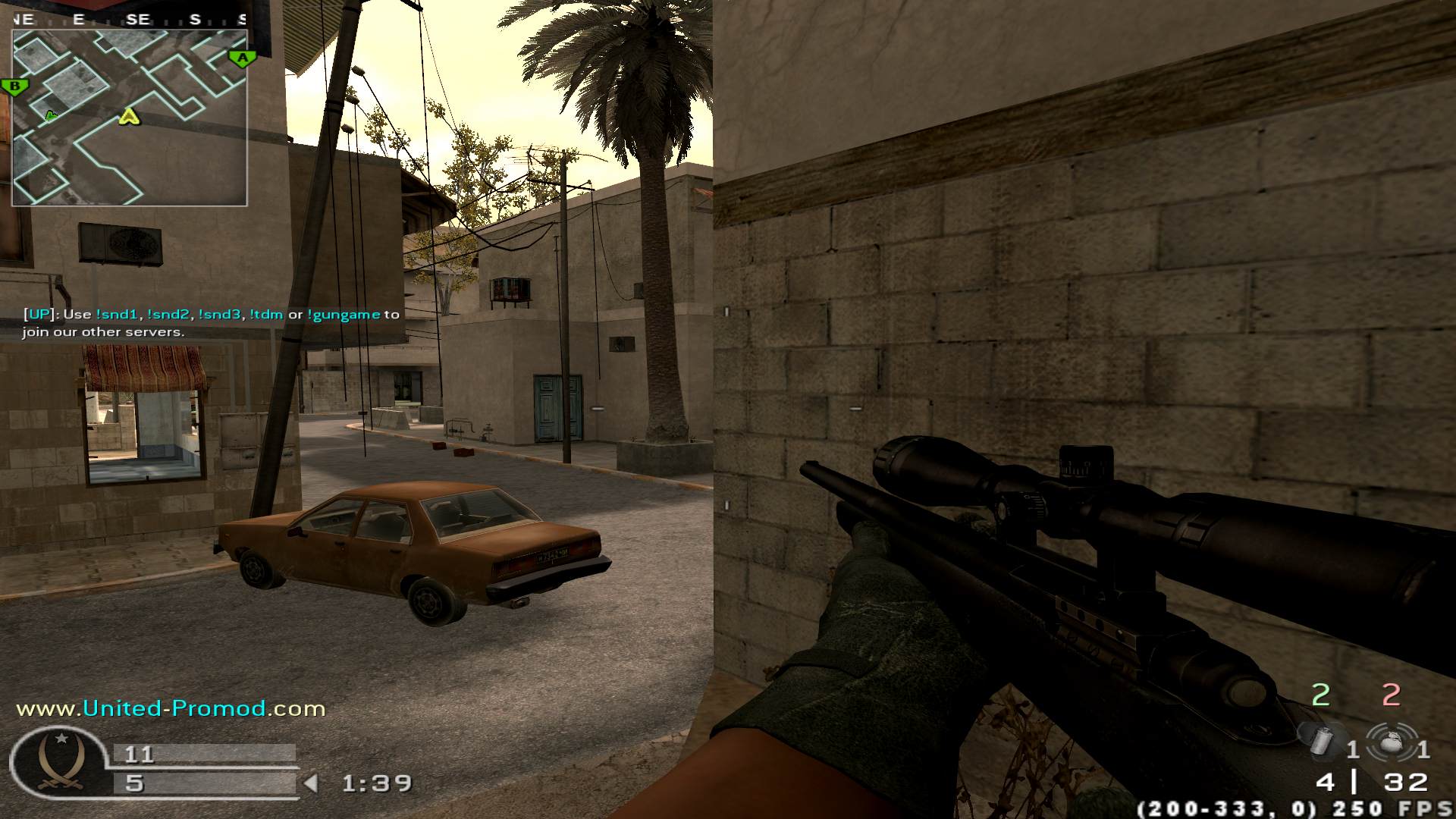1456x819 pixels.
Task: Open the www.United-Promod.com link
Action: [171, 708]
